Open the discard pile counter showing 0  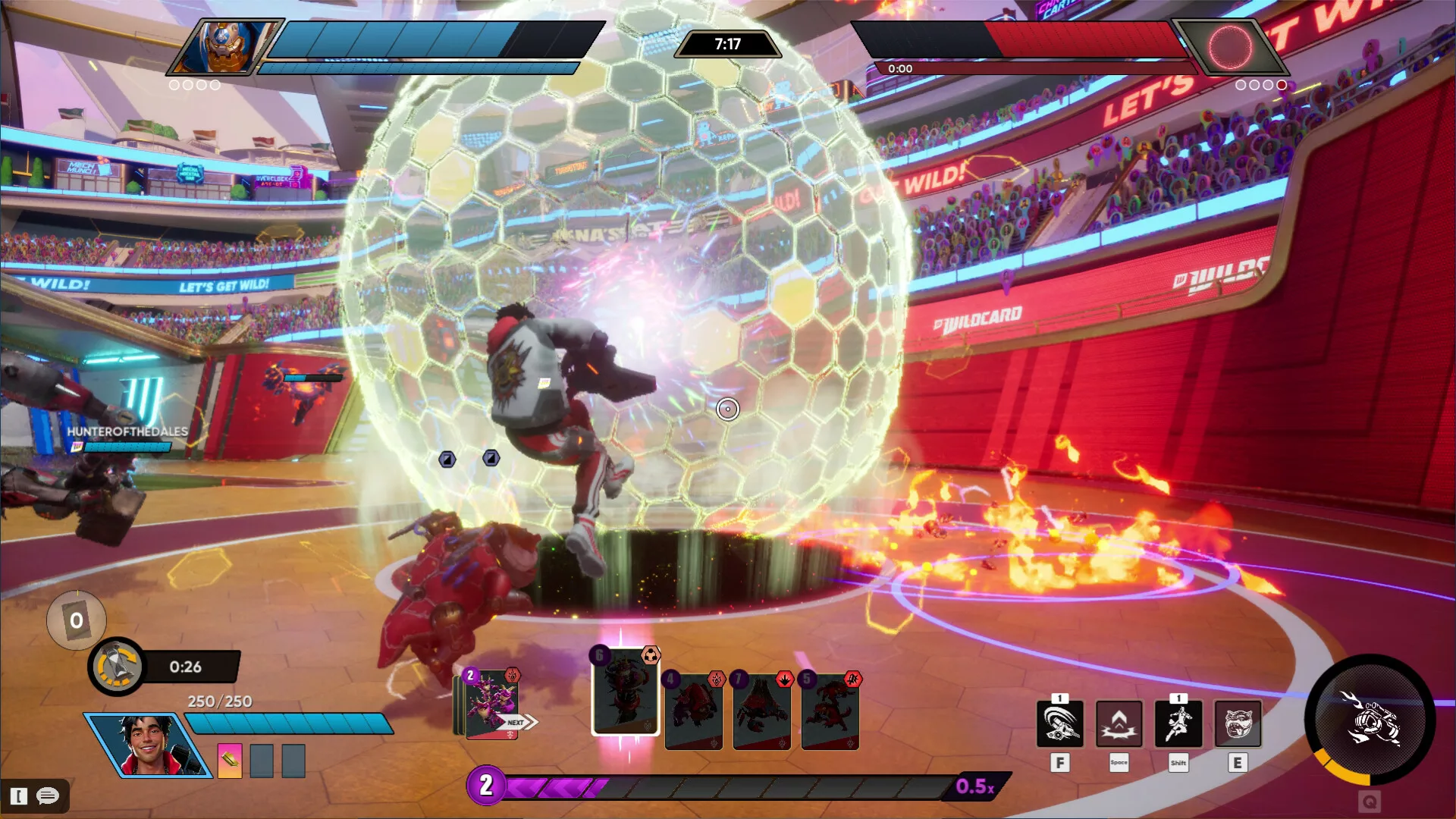(77, 620)
